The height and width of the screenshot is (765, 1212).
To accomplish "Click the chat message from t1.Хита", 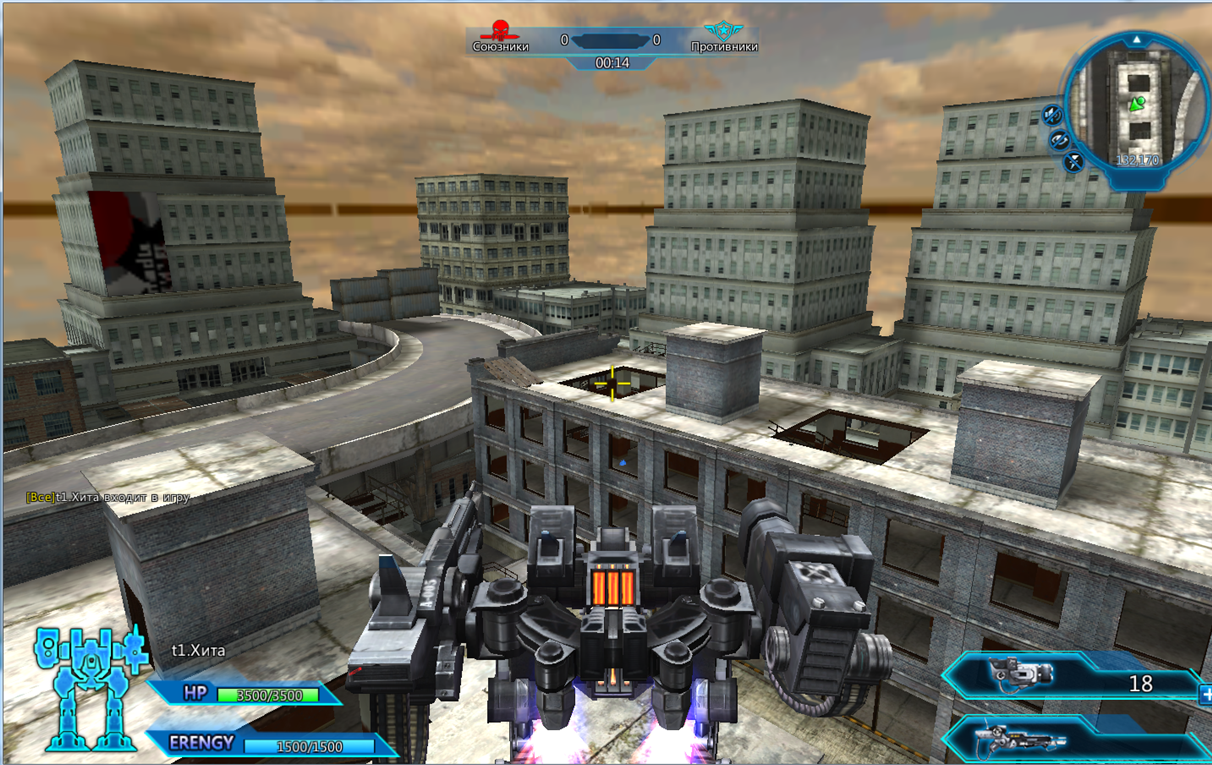I will (x=108, y=497).
